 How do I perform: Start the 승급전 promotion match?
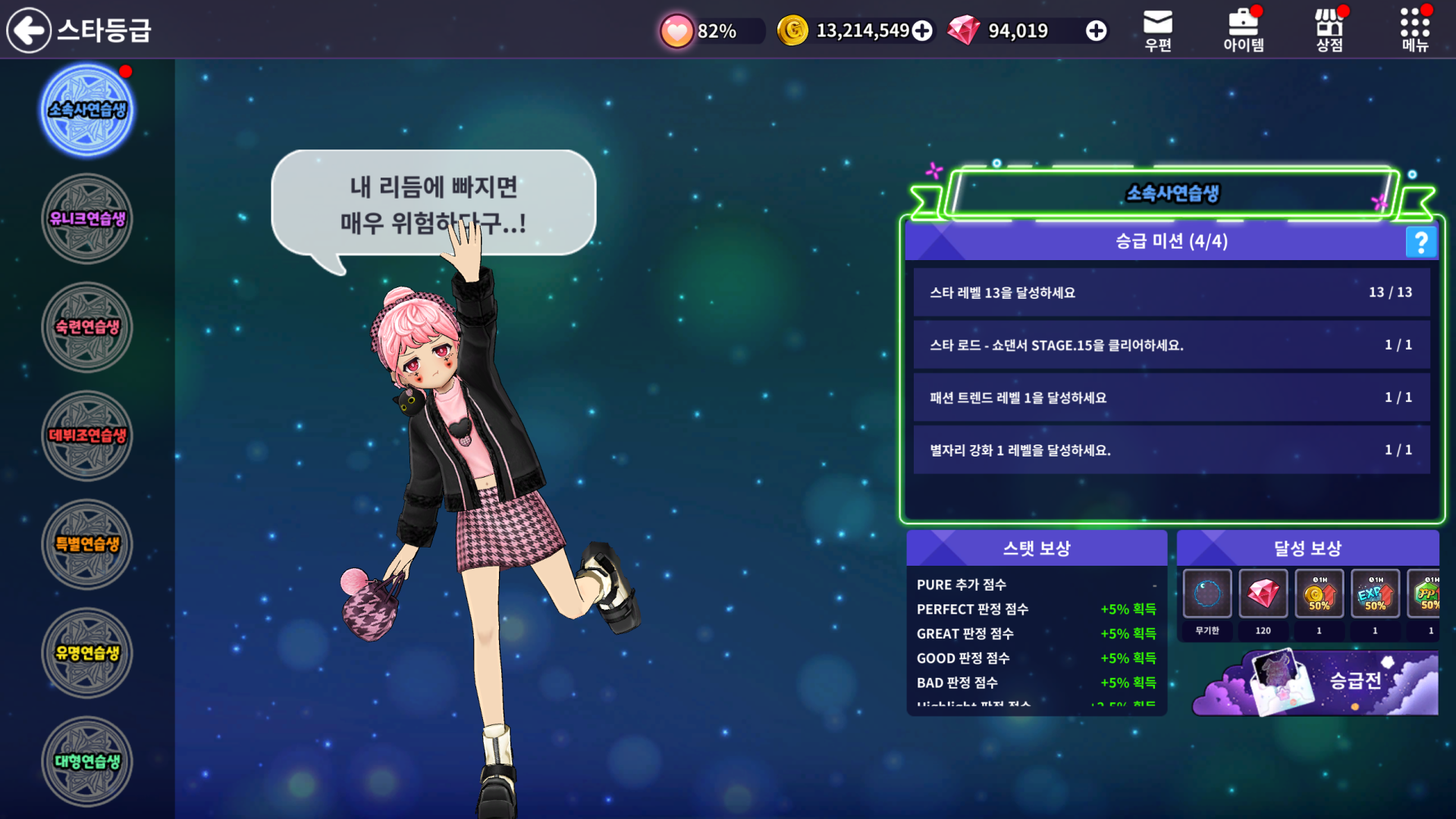tap(1317, 682)
